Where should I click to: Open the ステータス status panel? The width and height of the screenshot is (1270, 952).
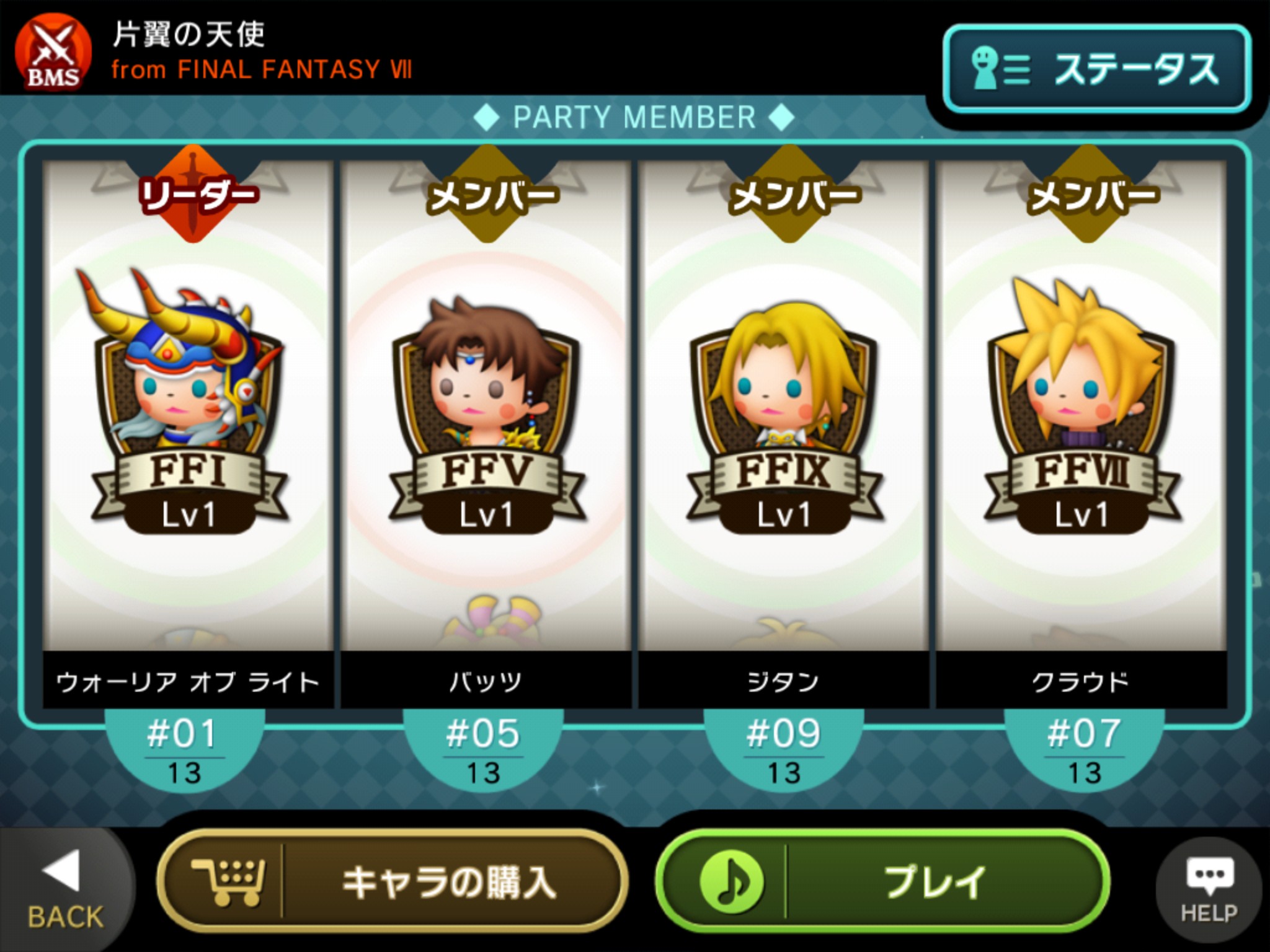(x=1096, y=68)
